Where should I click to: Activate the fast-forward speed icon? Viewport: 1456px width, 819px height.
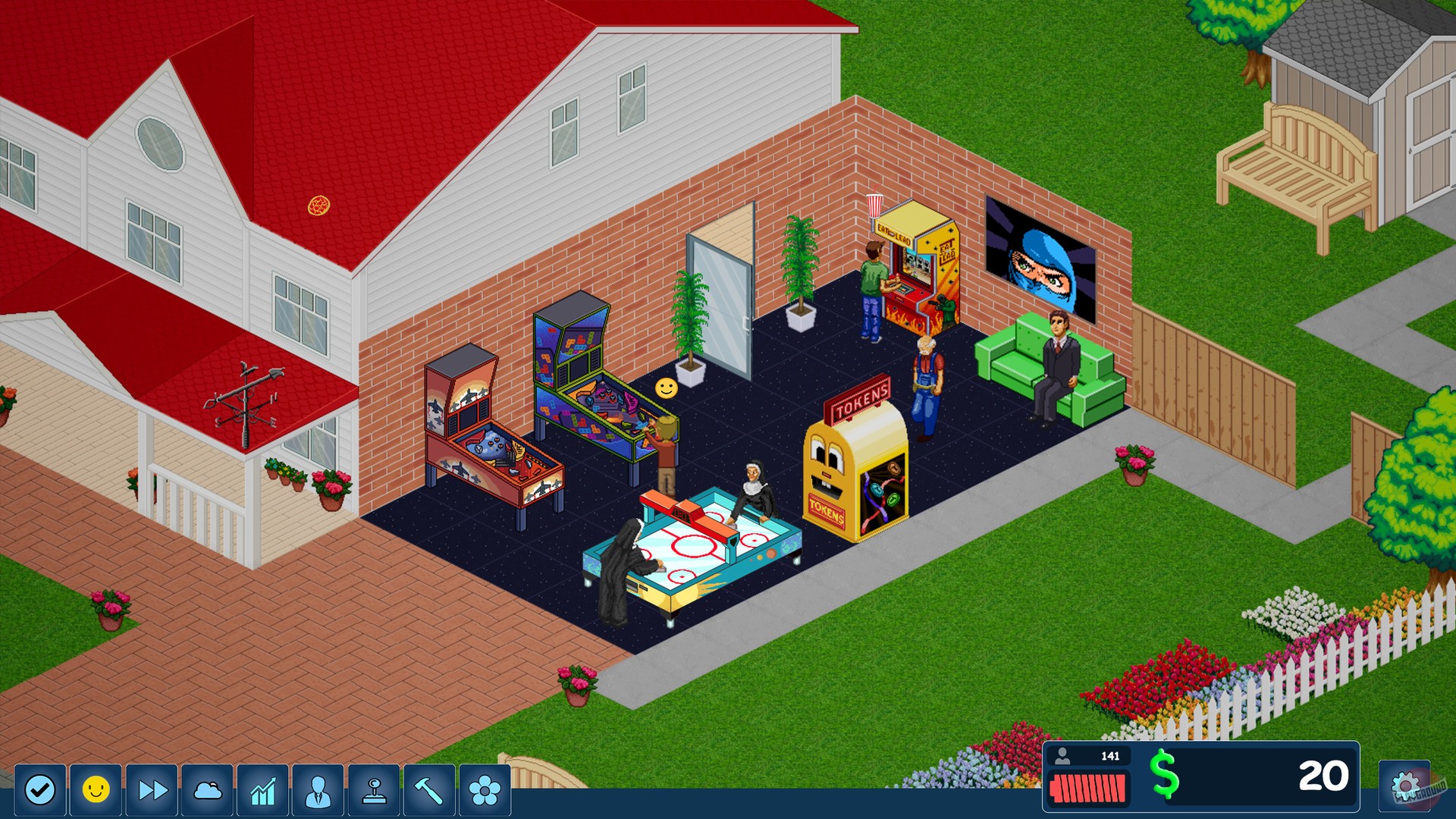point(153,789)
